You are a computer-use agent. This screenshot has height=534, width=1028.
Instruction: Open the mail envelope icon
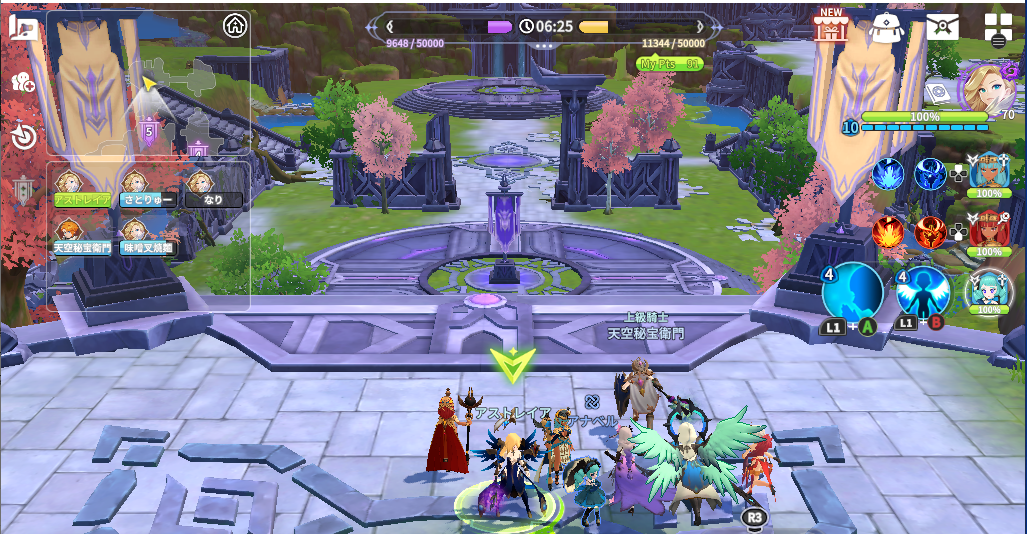(942, 27)
